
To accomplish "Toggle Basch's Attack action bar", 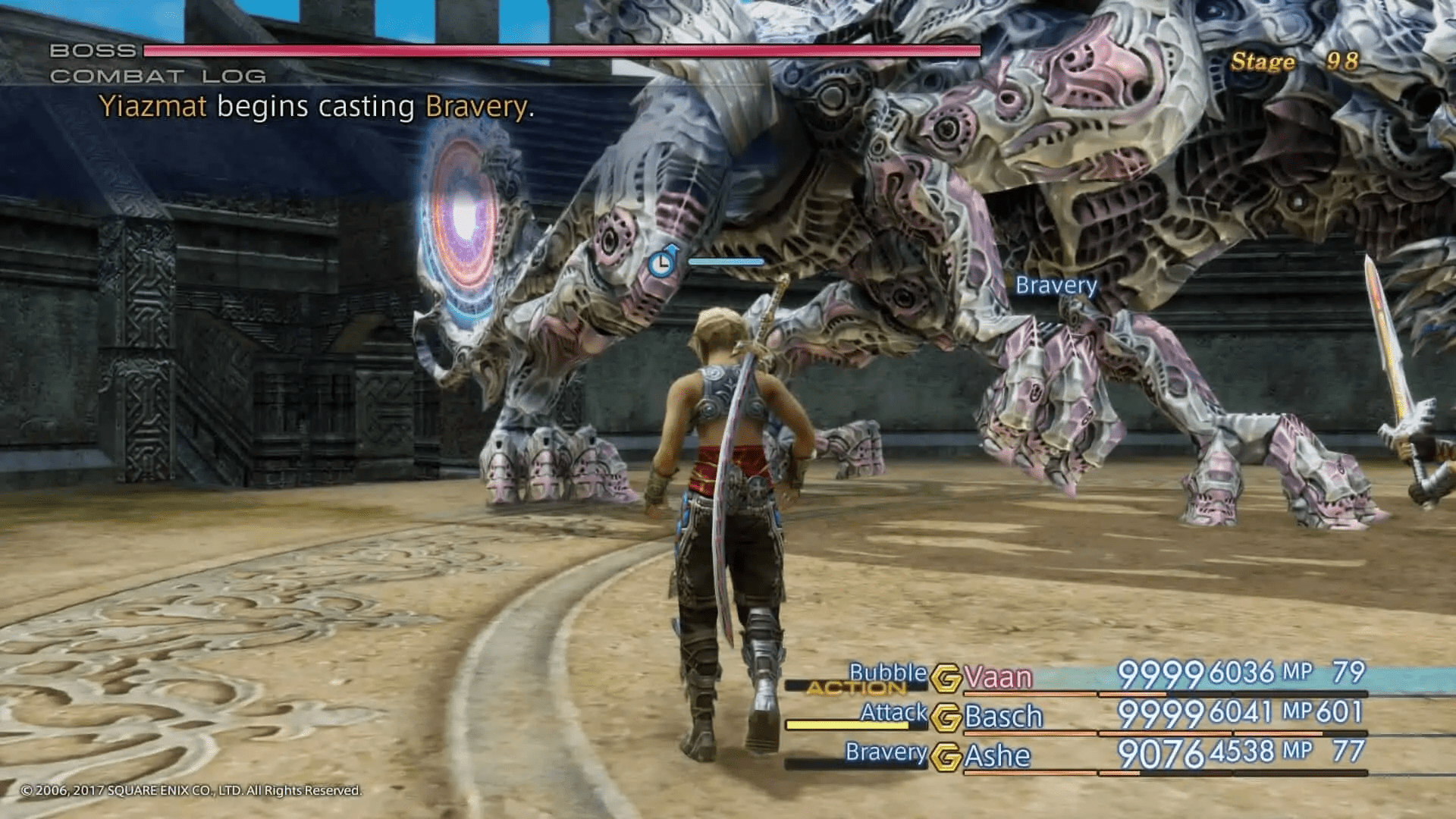I will tap(849, 724).
